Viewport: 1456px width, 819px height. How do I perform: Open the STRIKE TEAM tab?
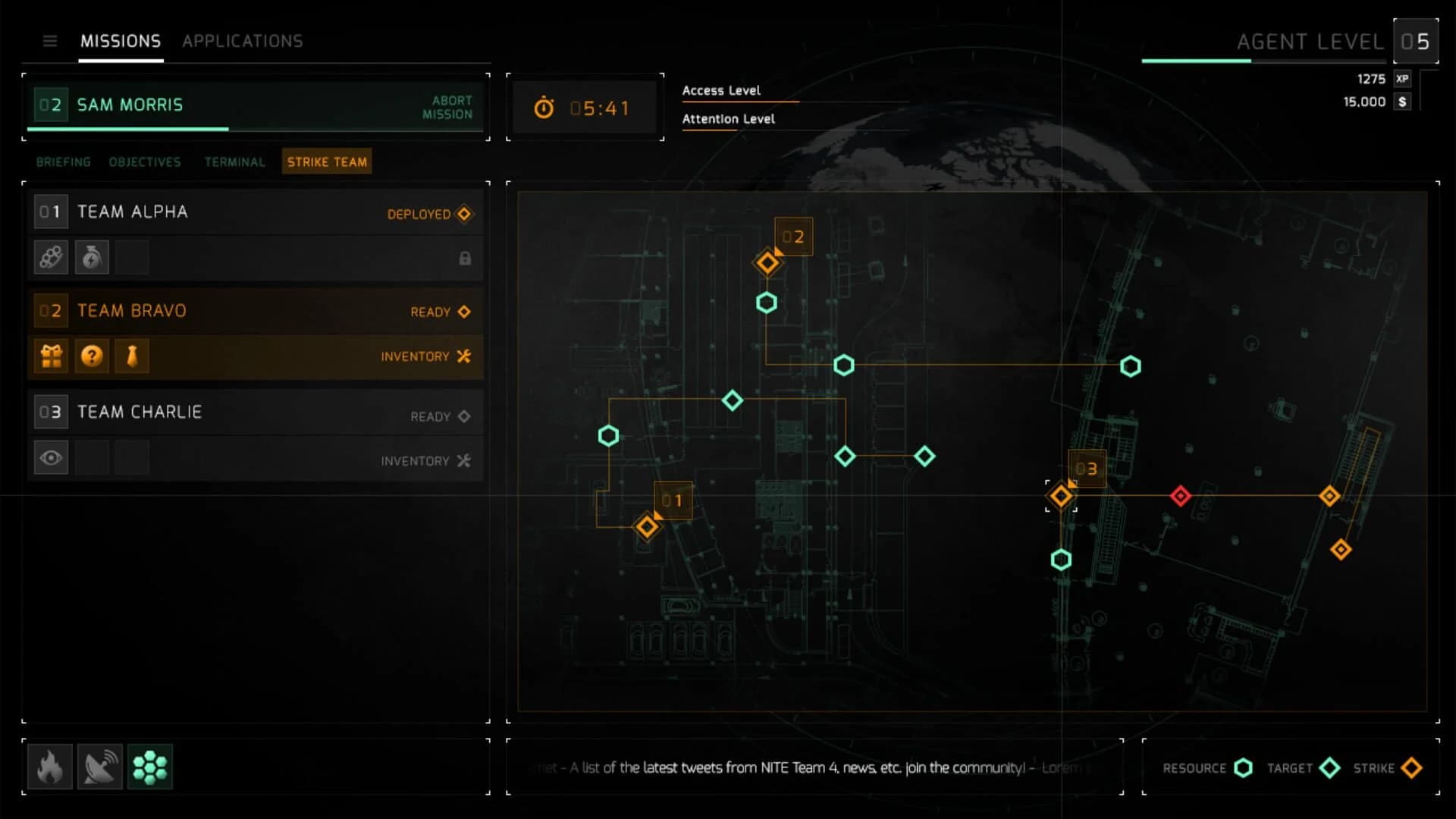coord(326,161)
